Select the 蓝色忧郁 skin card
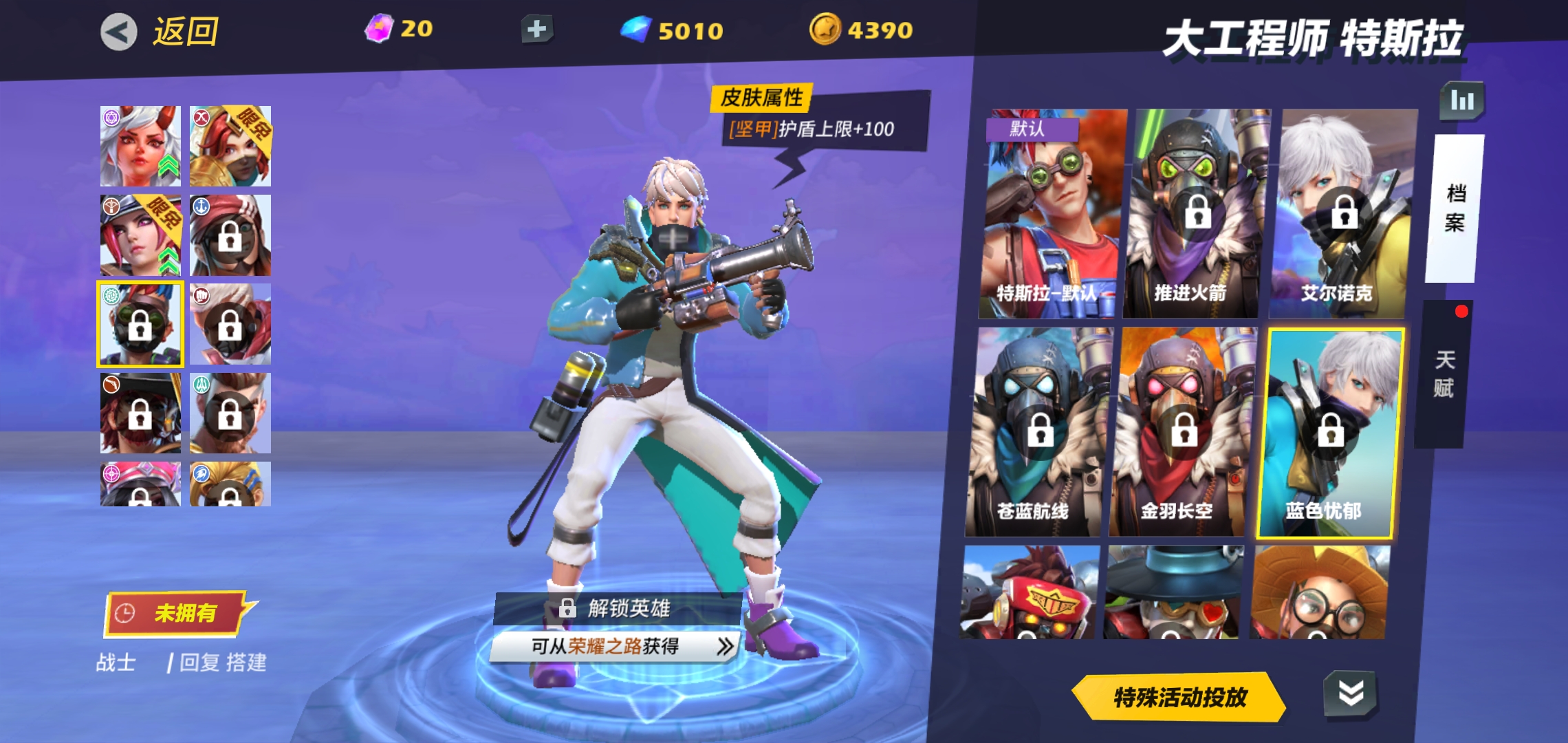This screenshot has width=1568, height=743. point(1329,432)
